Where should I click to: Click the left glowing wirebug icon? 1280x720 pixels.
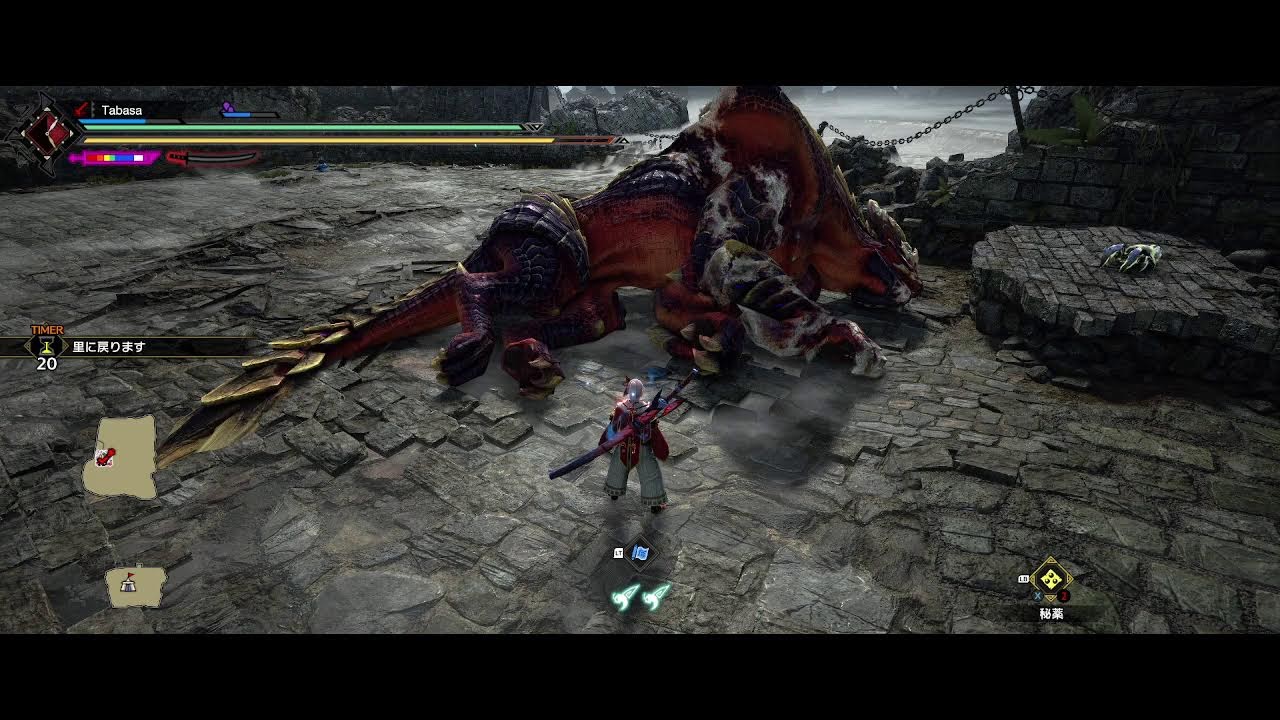[x=626, y=597]
